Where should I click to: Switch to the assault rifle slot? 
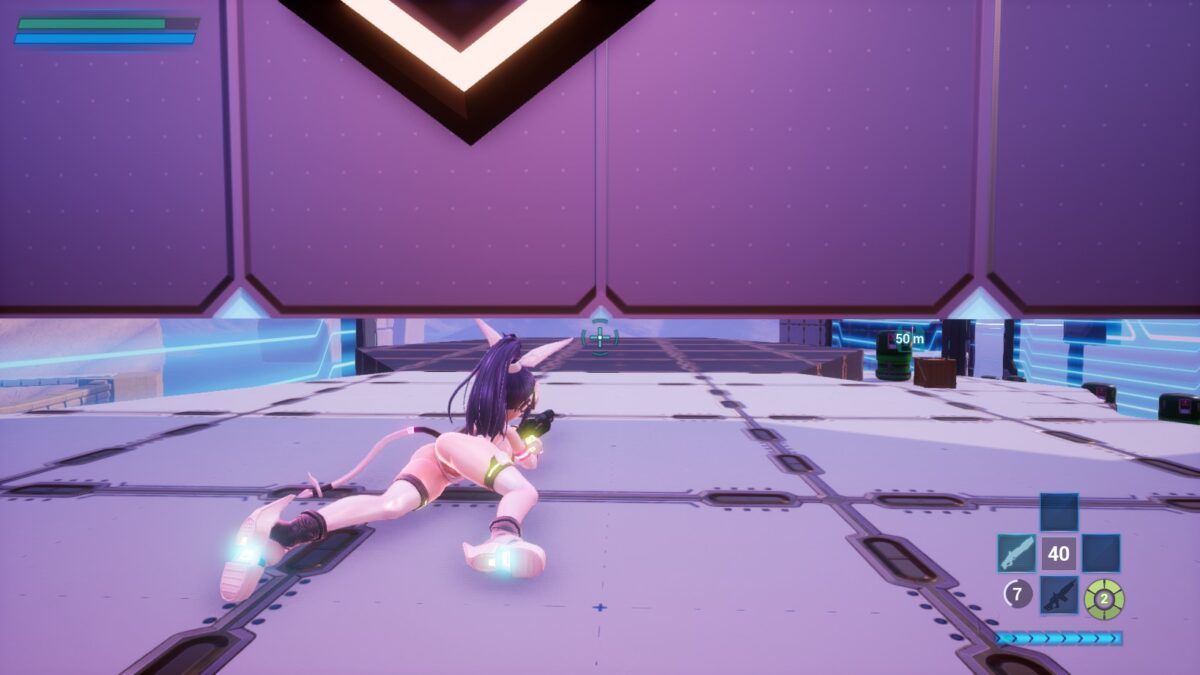1059,595
